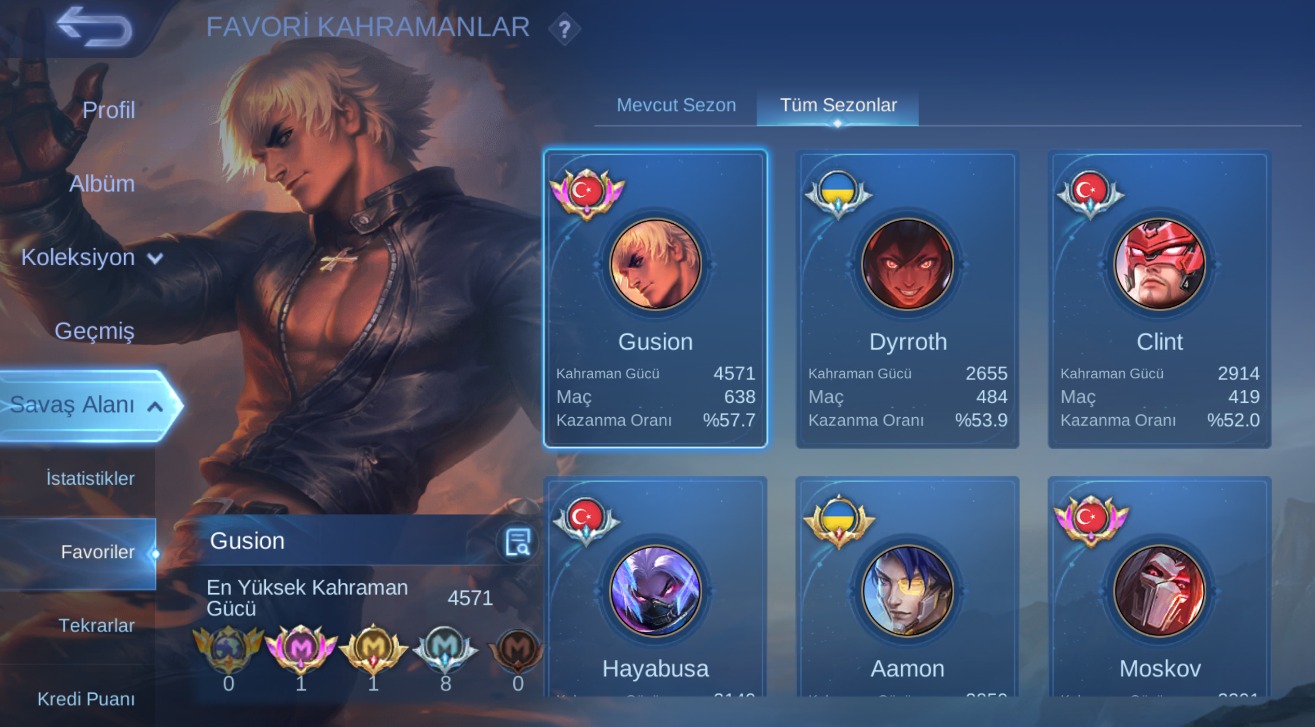Open the Tekrarlar replays entry
This screenshot has width=1315, height=727.
tap(96, 626)
